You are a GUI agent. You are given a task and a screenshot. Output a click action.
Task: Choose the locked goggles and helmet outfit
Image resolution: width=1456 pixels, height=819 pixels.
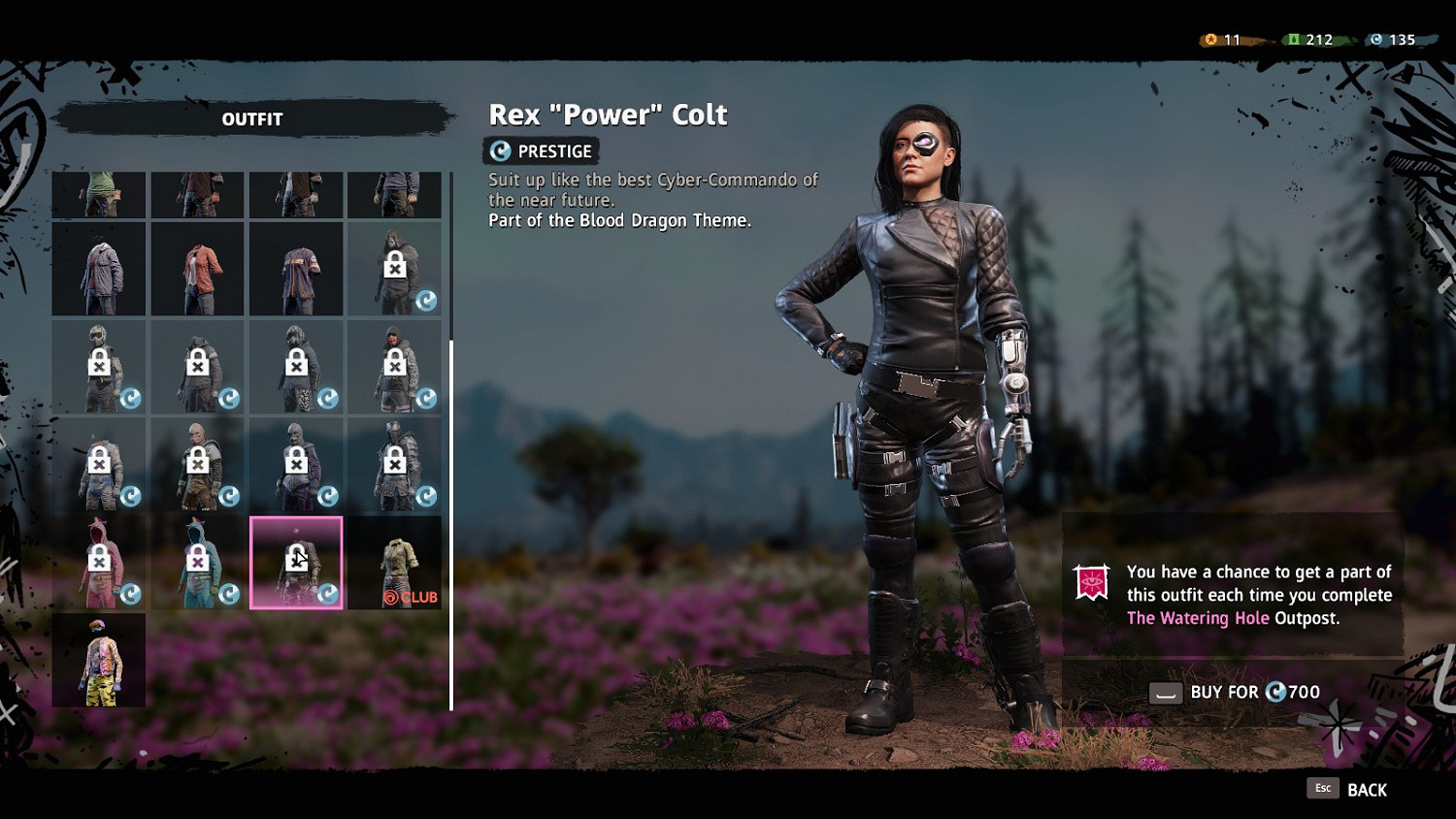click(x=99, y=367)
